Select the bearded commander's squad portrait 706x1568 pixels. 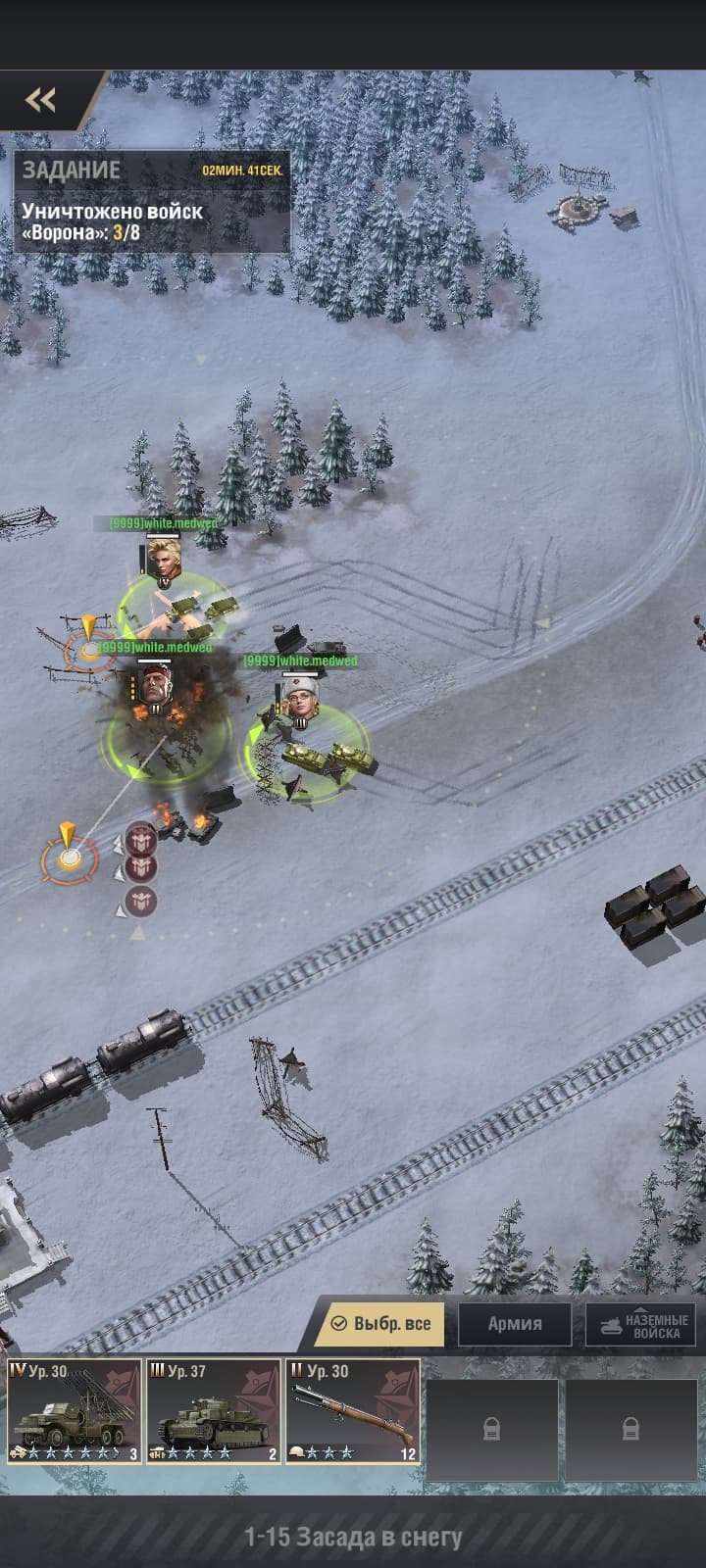coord(155,683)
